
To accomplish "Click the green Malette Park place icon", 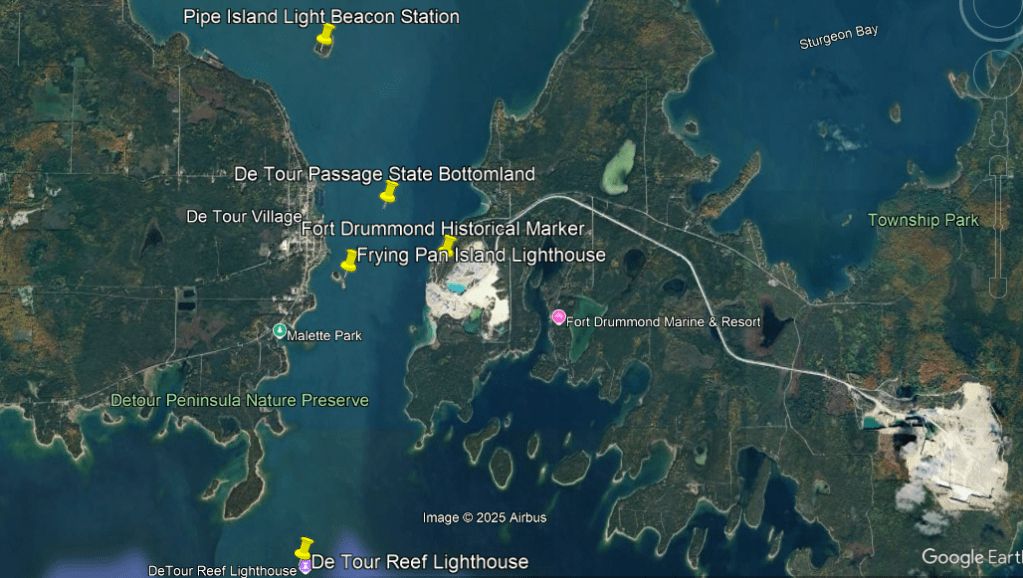I will point(280,331).
